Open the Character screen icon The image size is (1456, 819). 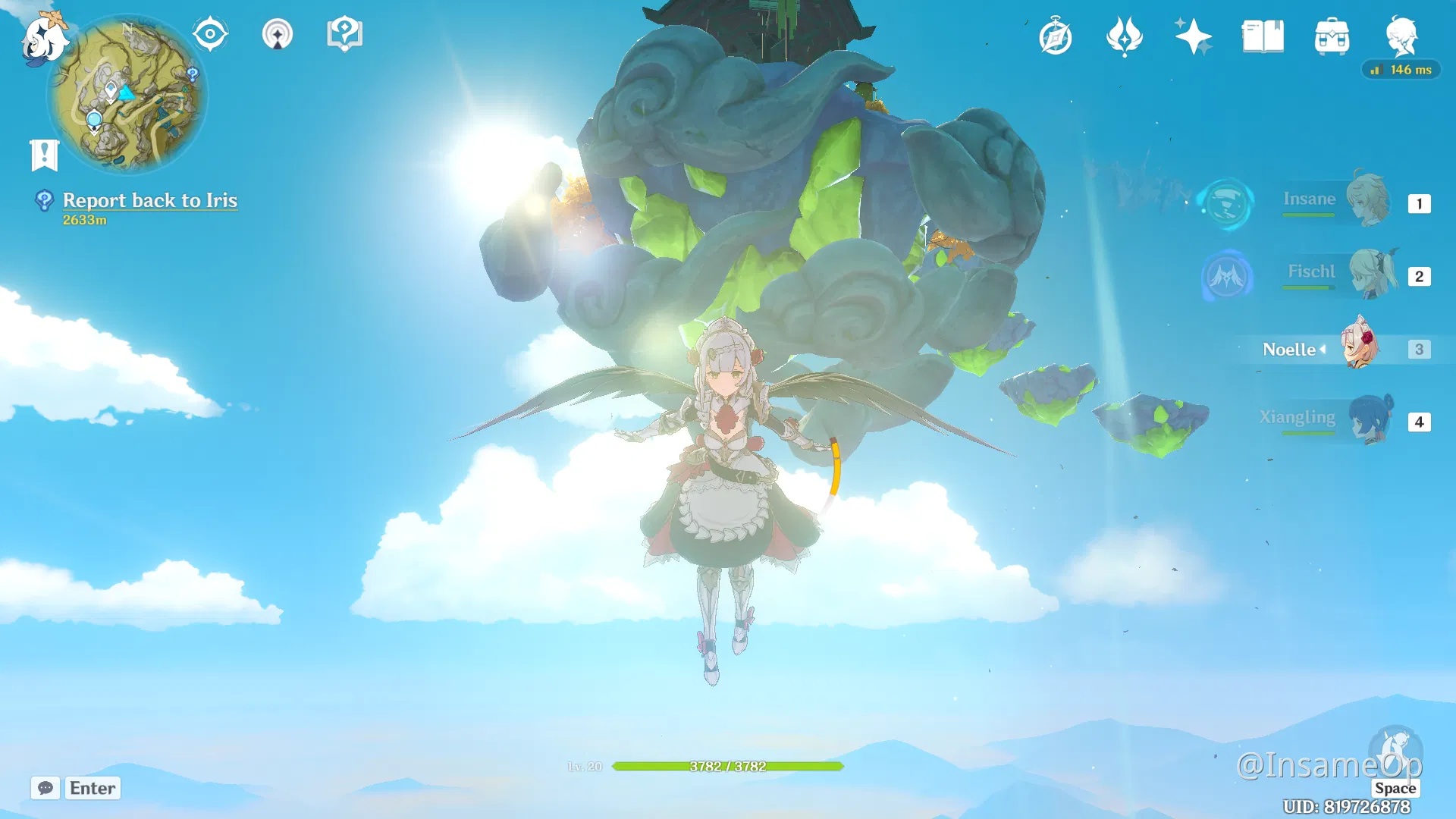[x=1401, y=36]
